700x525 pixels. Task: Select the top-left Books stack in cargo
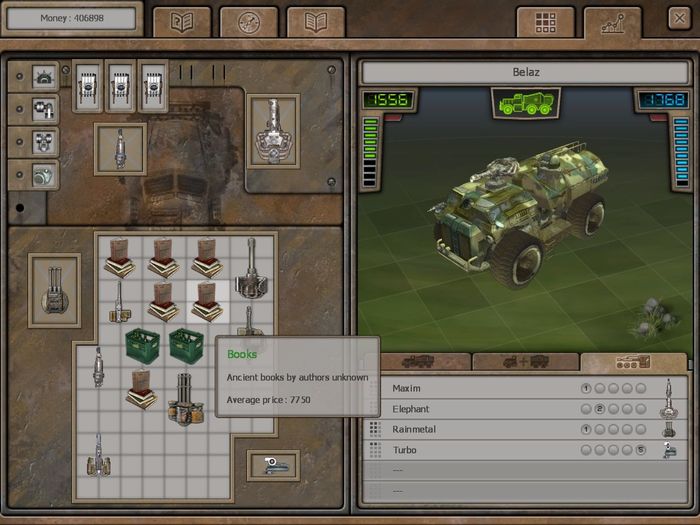(120, 257)
